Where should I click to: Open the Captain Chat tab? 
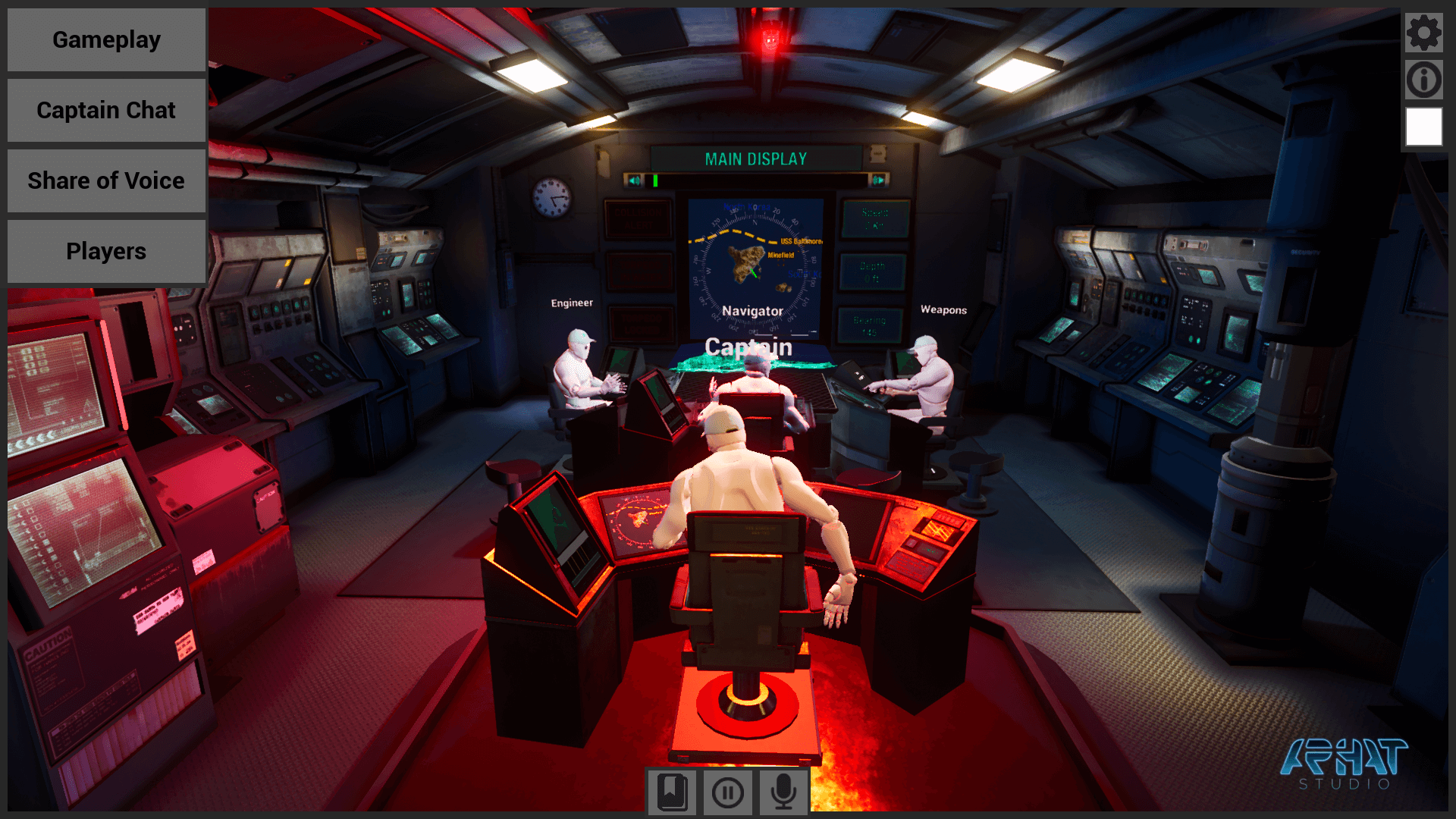(x=105, y=110)
